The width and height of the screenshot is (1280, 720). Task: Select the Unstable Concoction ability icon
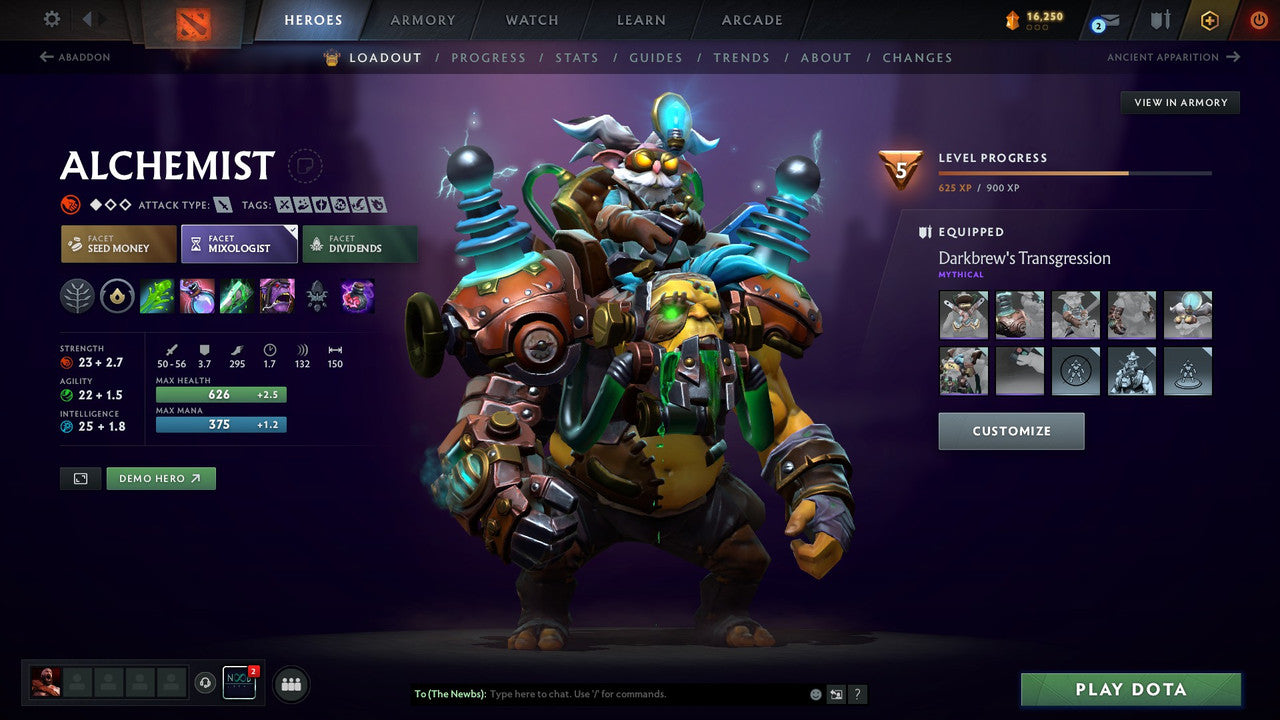(x=196, y=295)
